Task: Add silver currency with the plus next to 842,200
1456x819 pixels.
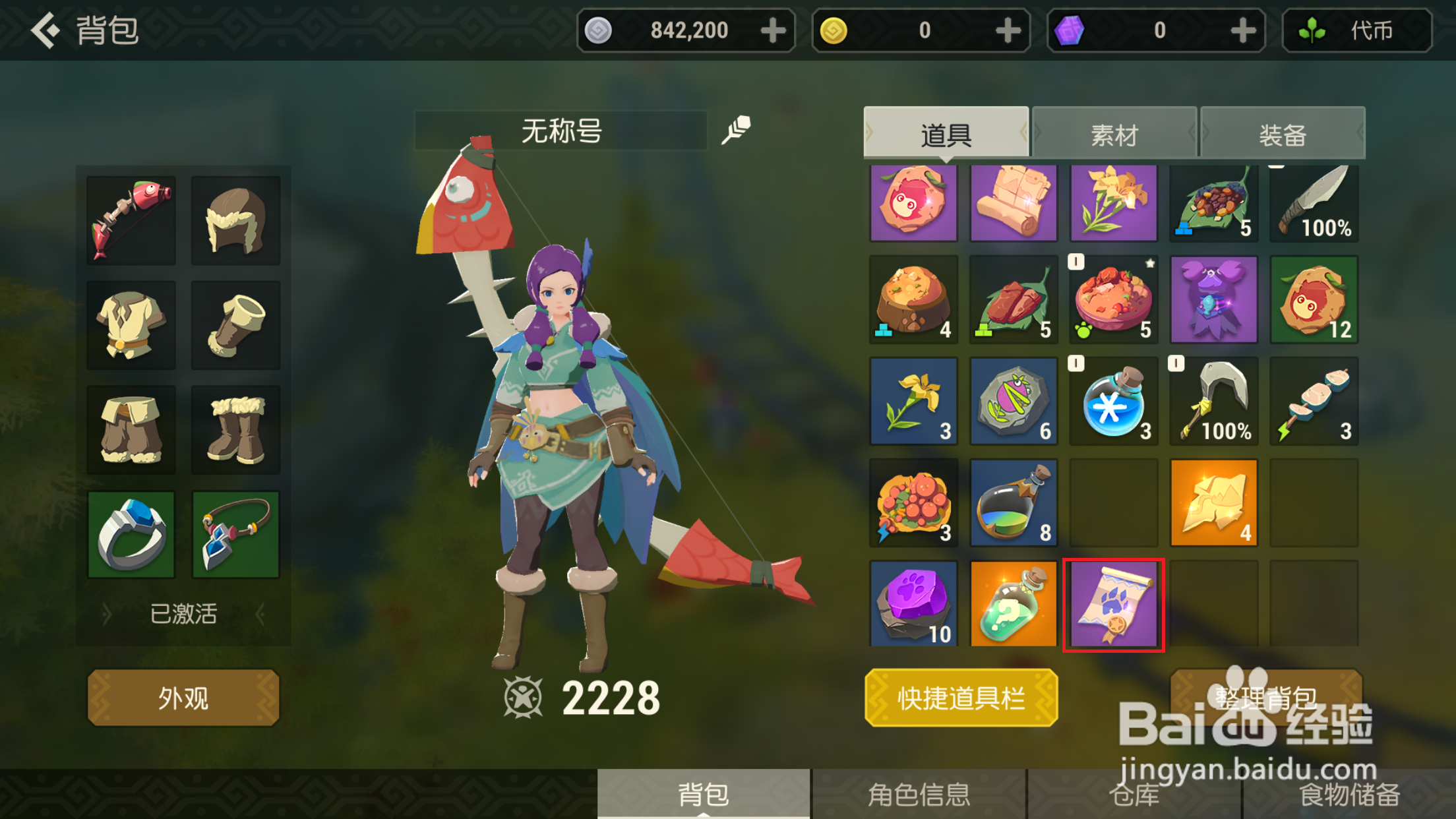Action: 773,30
